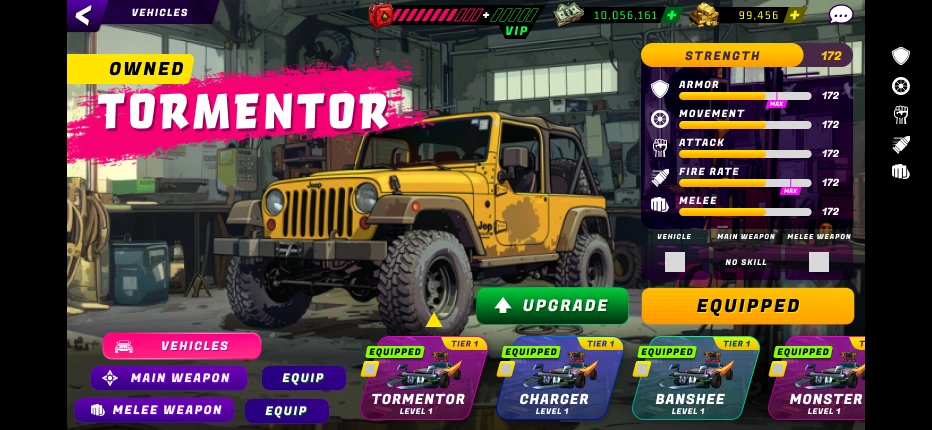
Task: Add more cash with the green plus
Action: tap(671, 15)
